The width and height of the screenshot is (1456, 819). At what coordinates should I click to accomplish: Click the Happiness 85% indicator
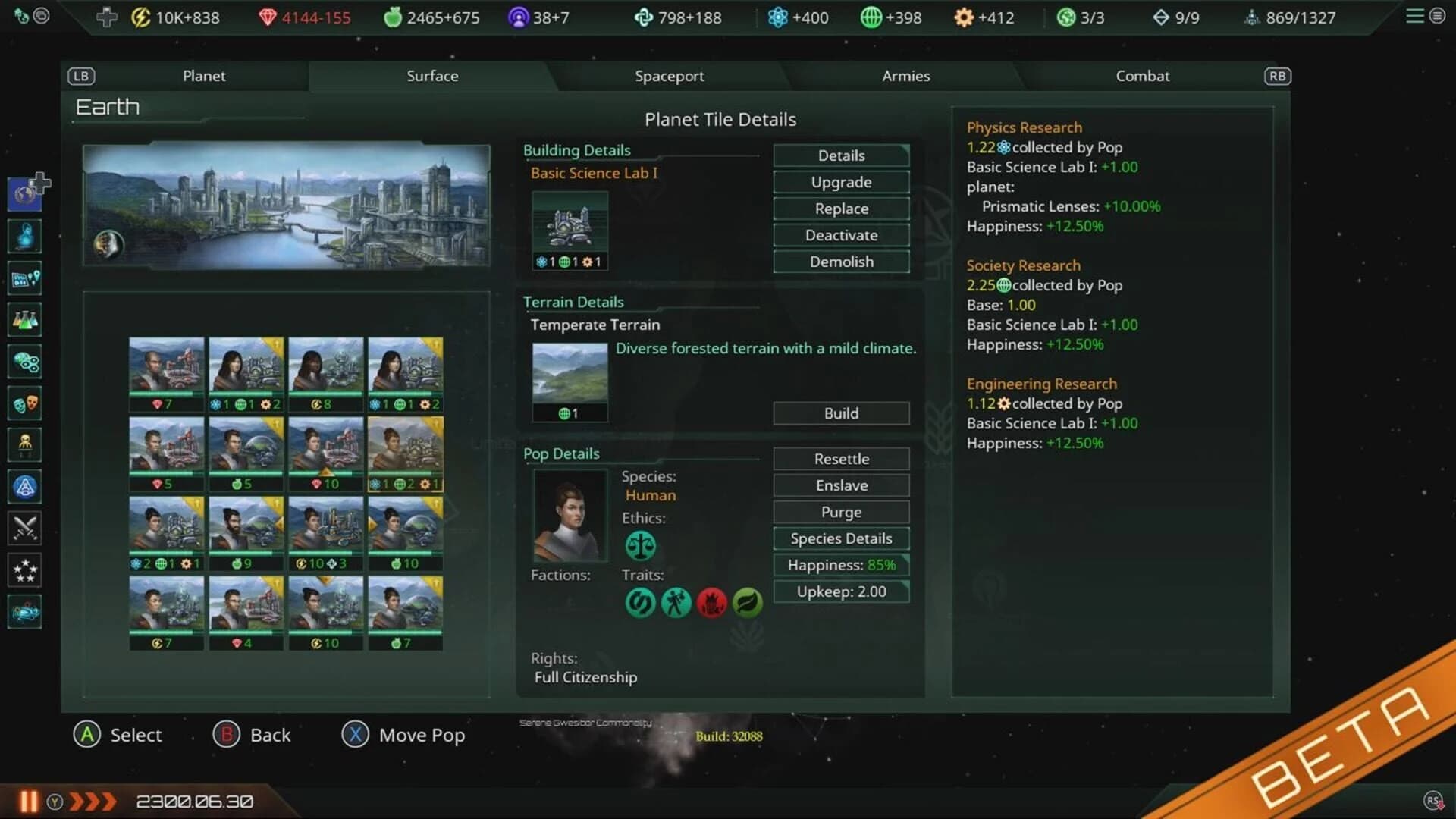point(840,565)
